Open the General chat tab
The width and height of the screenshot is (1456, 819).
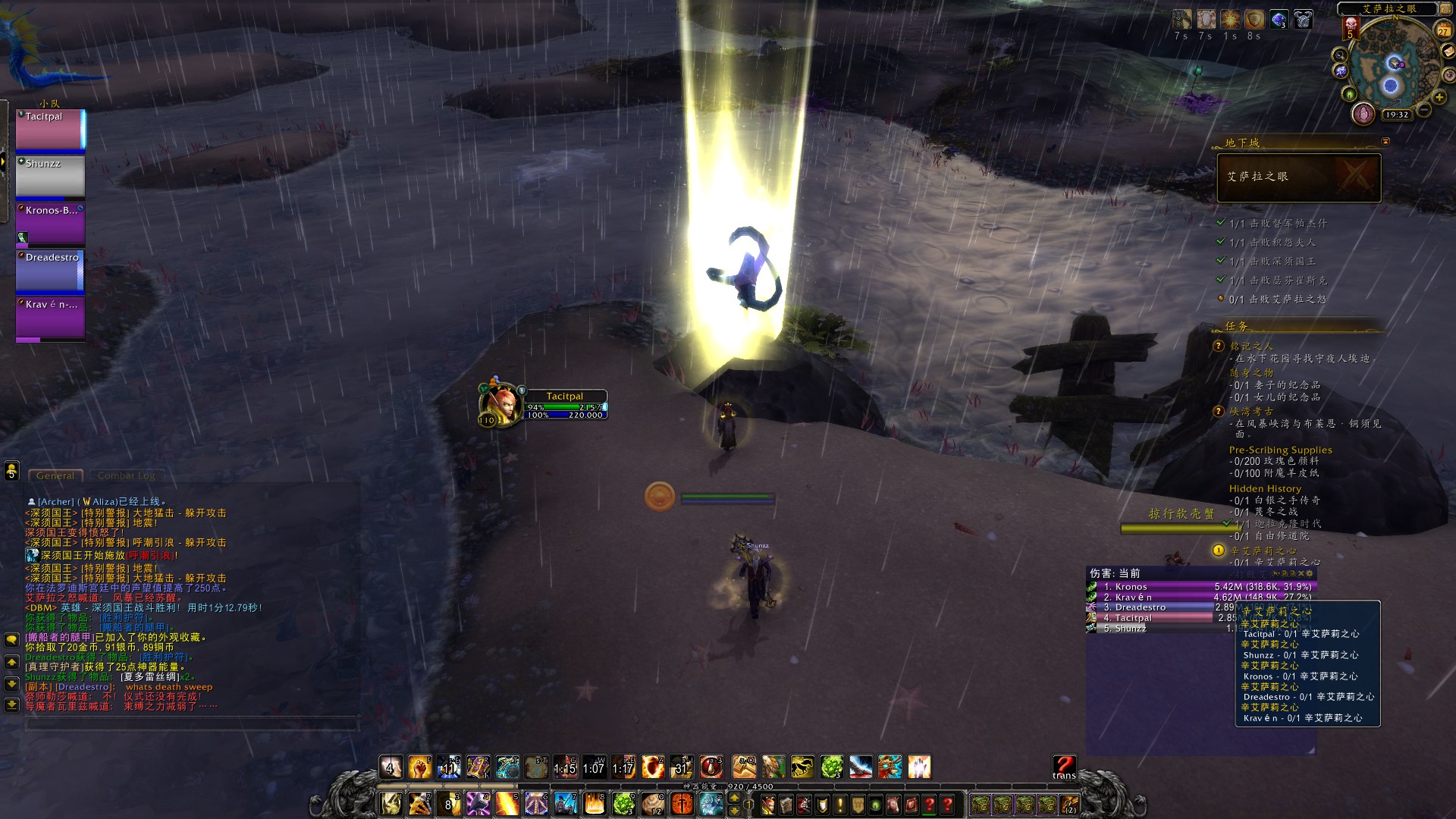(x=55, y=475)
